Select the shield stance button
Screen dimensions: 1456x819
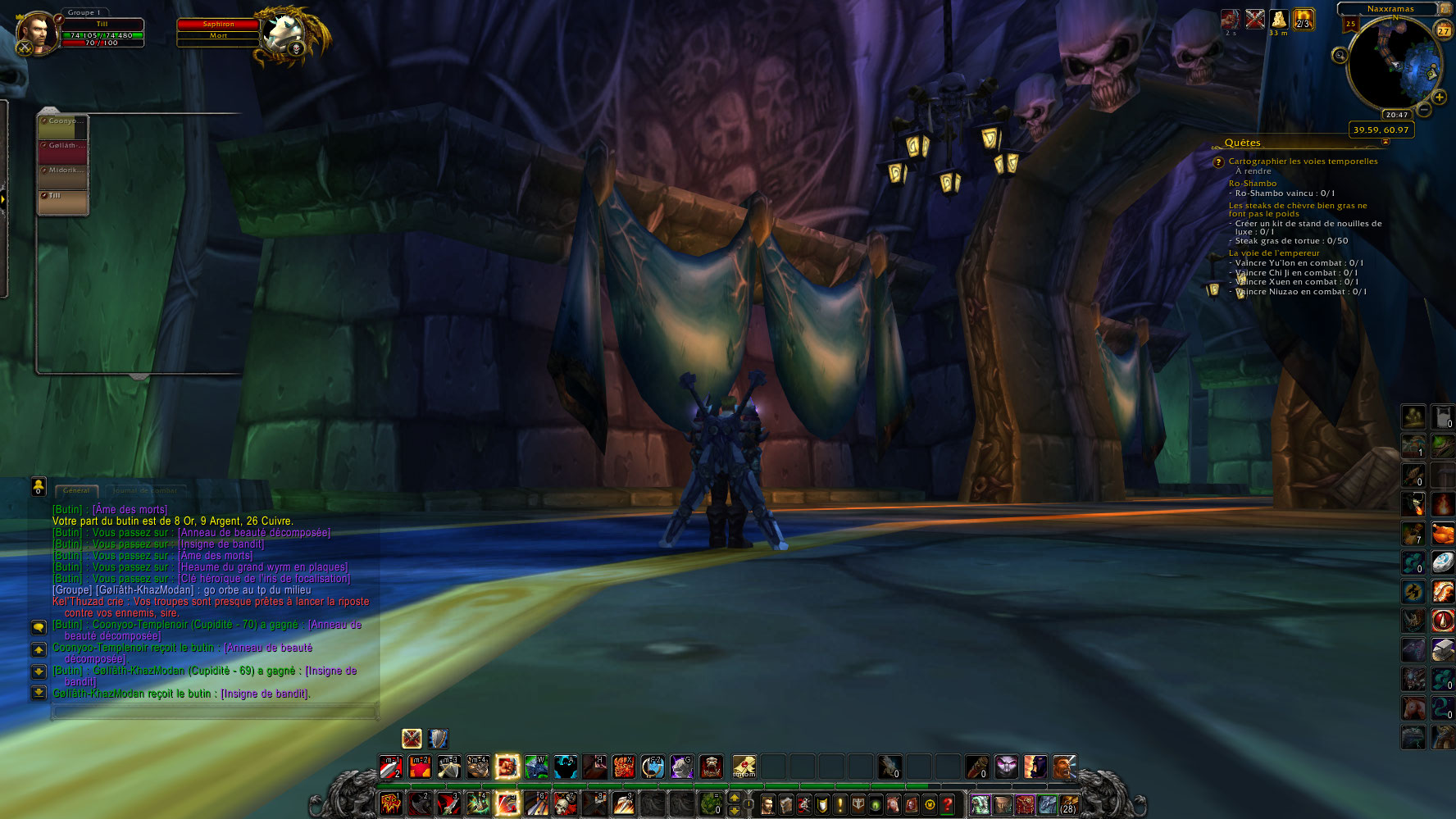439,739
